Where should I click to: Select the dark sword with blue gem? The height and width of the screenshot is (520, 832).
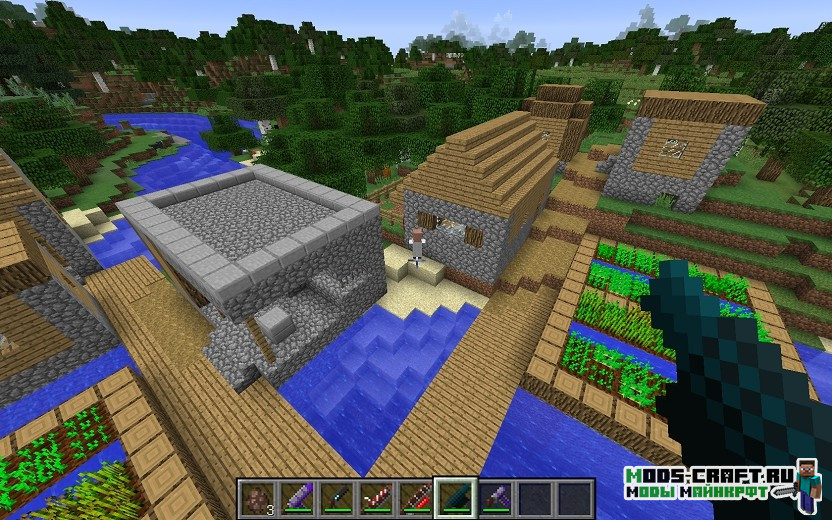point(335,498)
